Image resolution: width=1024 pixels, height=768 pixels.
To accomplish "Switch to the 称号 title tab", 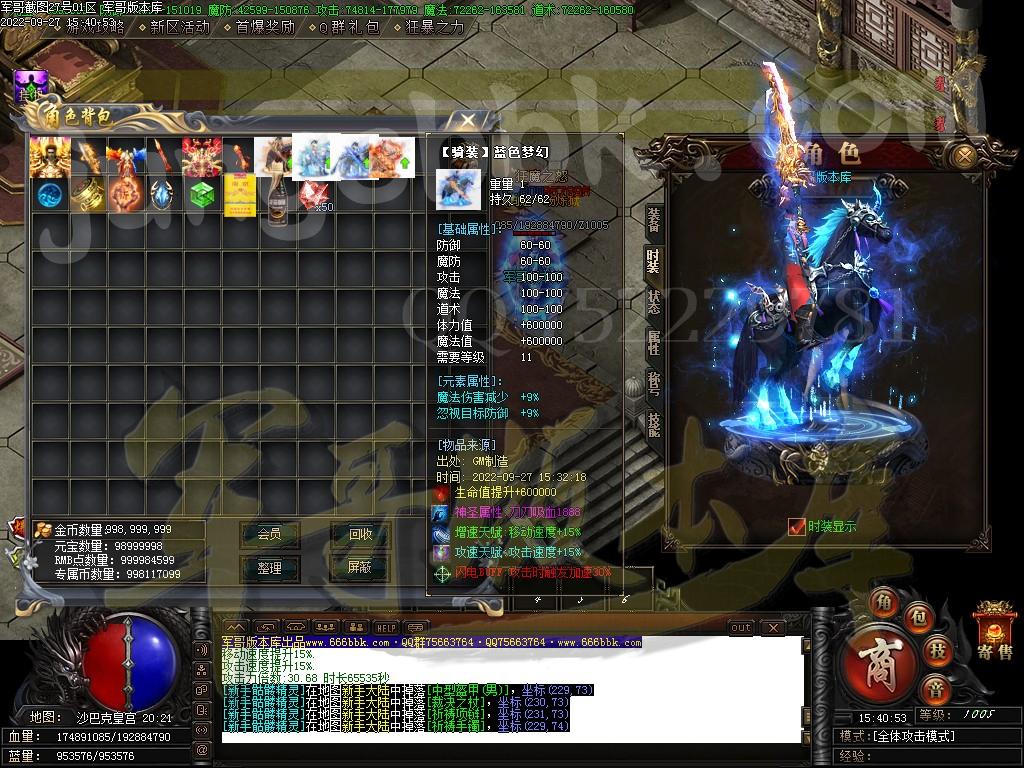I will [x=653, y=383].
